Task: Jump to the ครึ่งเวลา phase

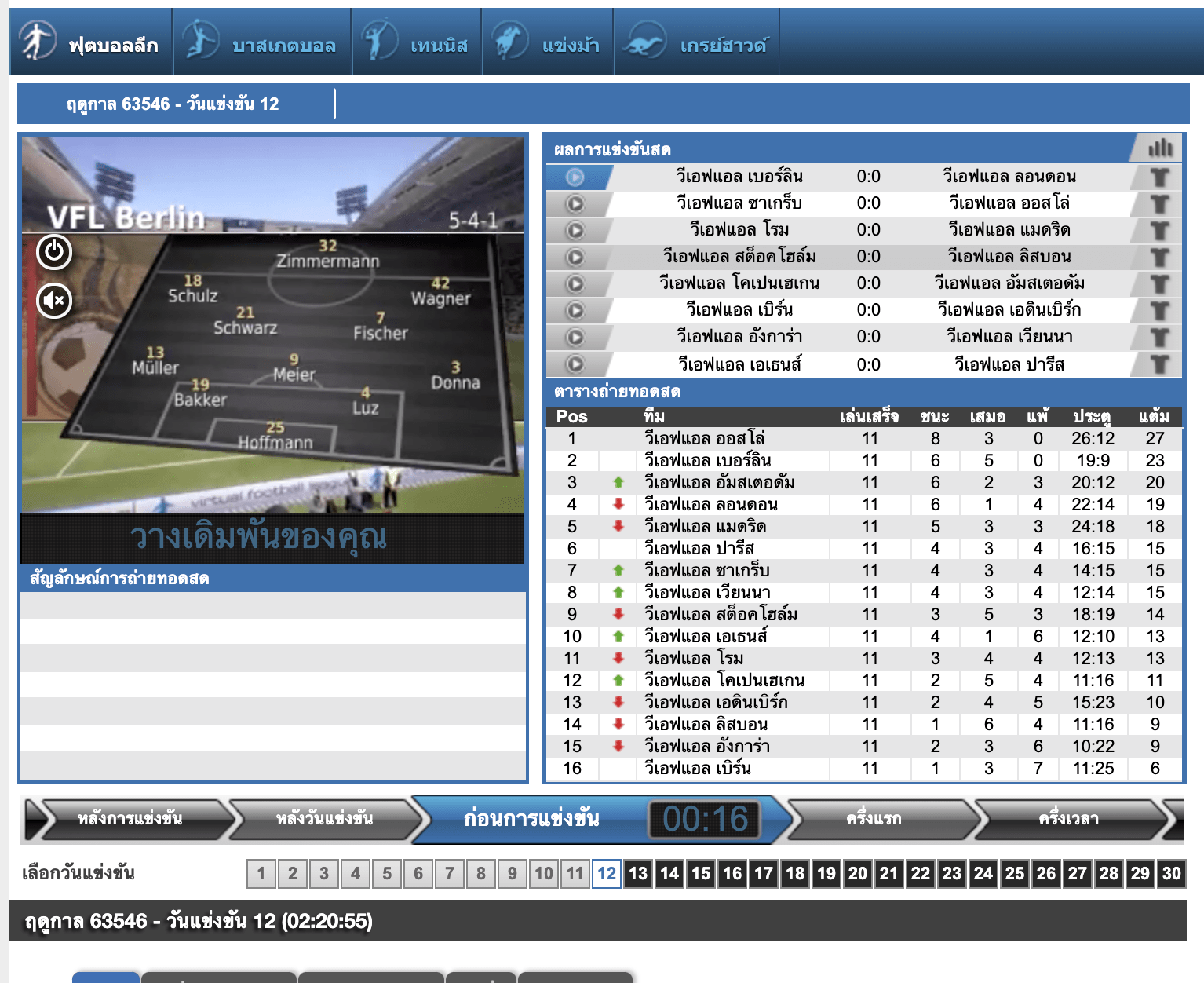Action: [x=1068, y=819]
